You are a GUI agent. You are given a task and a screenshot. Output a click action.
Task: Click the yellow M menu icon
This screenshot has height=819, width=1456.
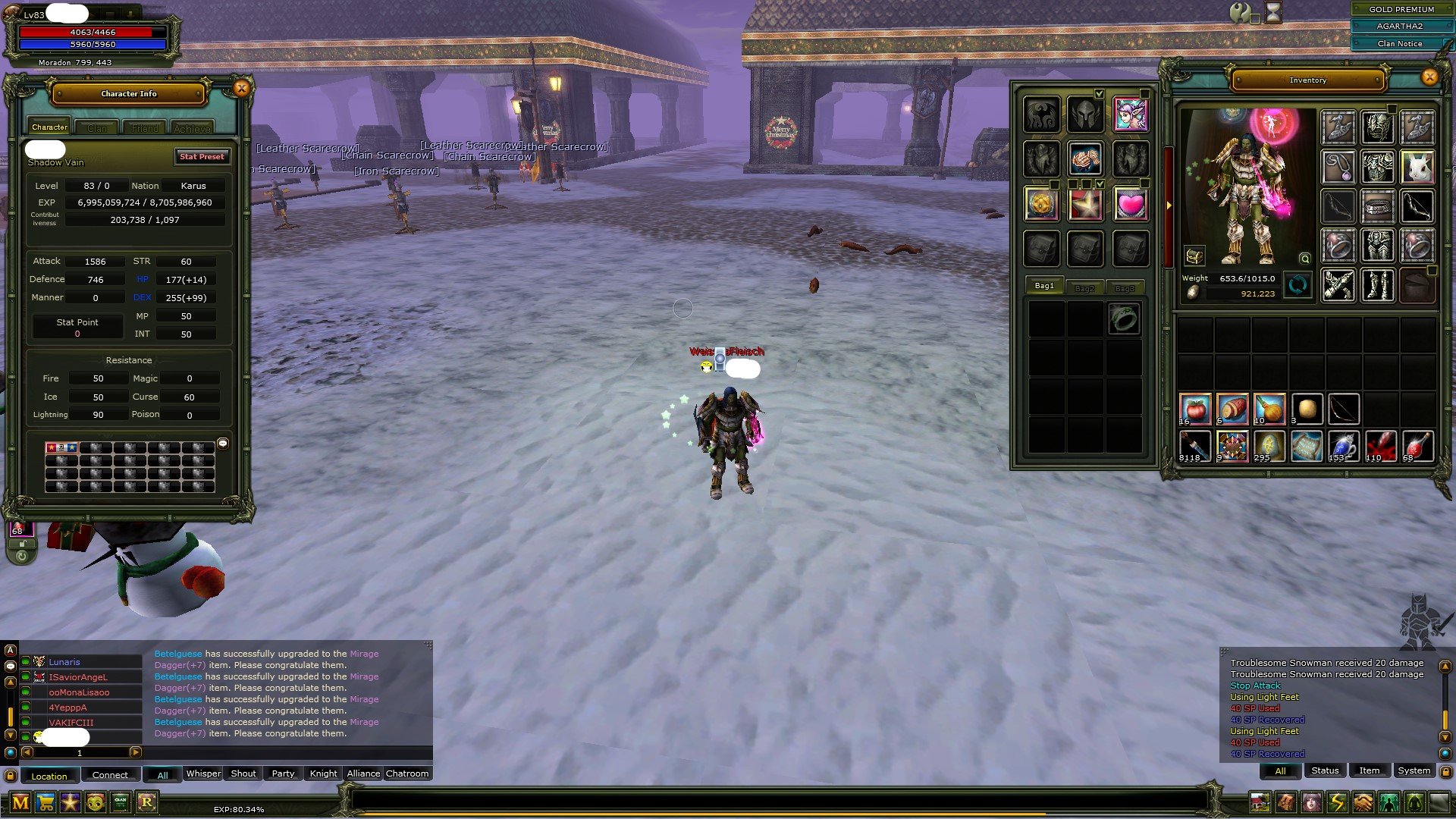click(20, 802)
